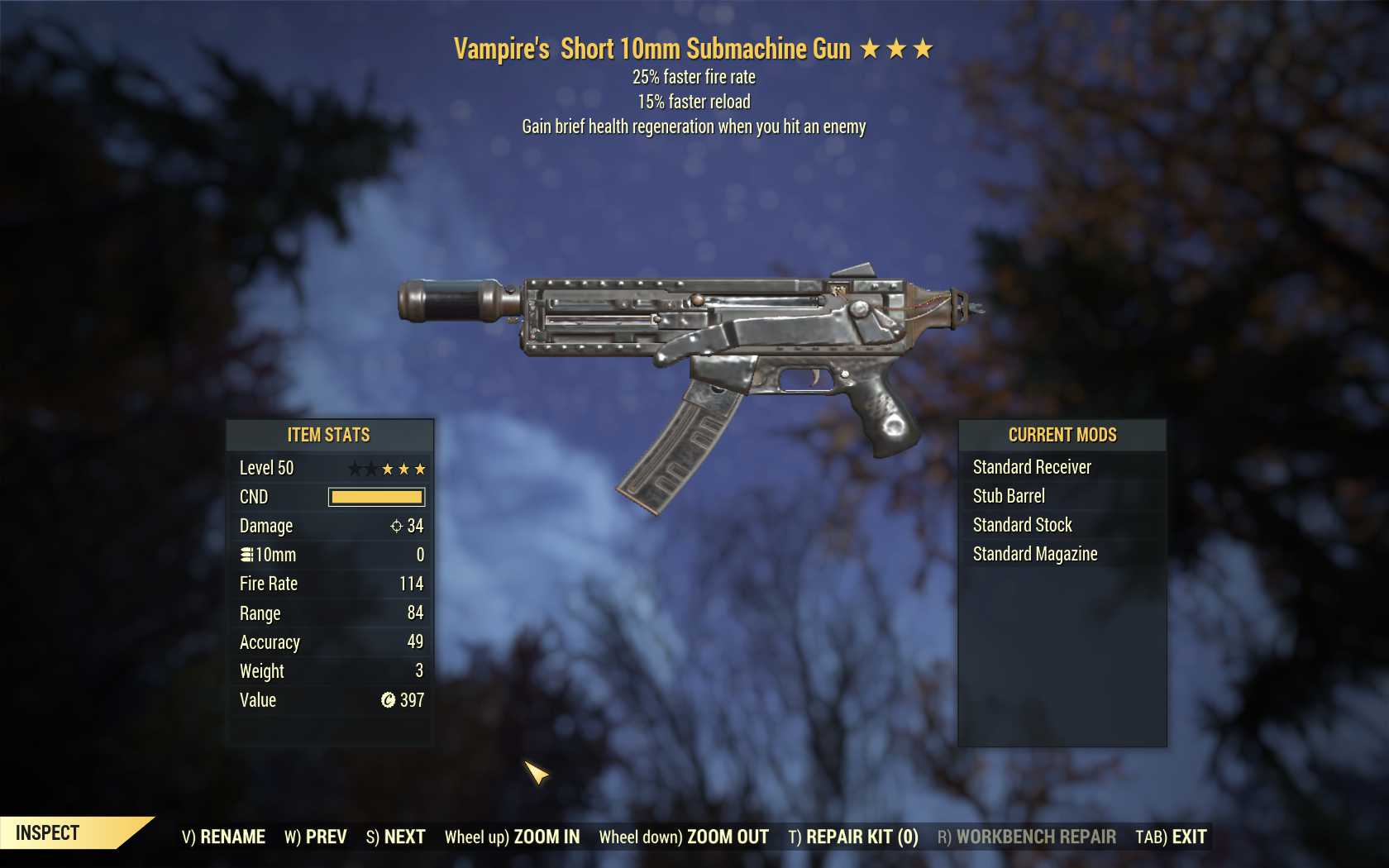Select NEXT to view the next item
Screen dimensions: 1389x868
(403, 836)
